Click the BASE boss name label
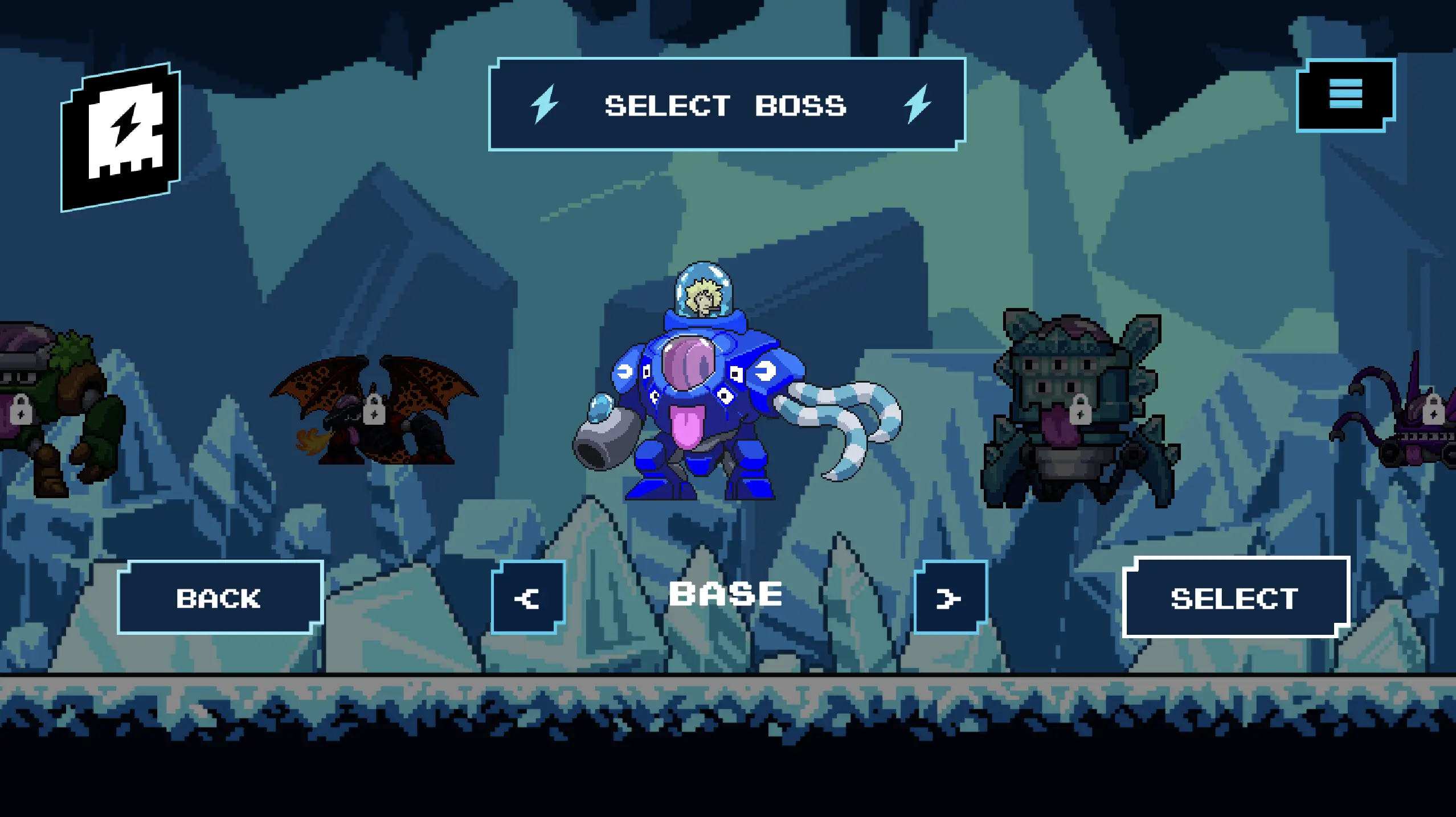This screenshot has width=1456, height=817. tap(726, 593)
